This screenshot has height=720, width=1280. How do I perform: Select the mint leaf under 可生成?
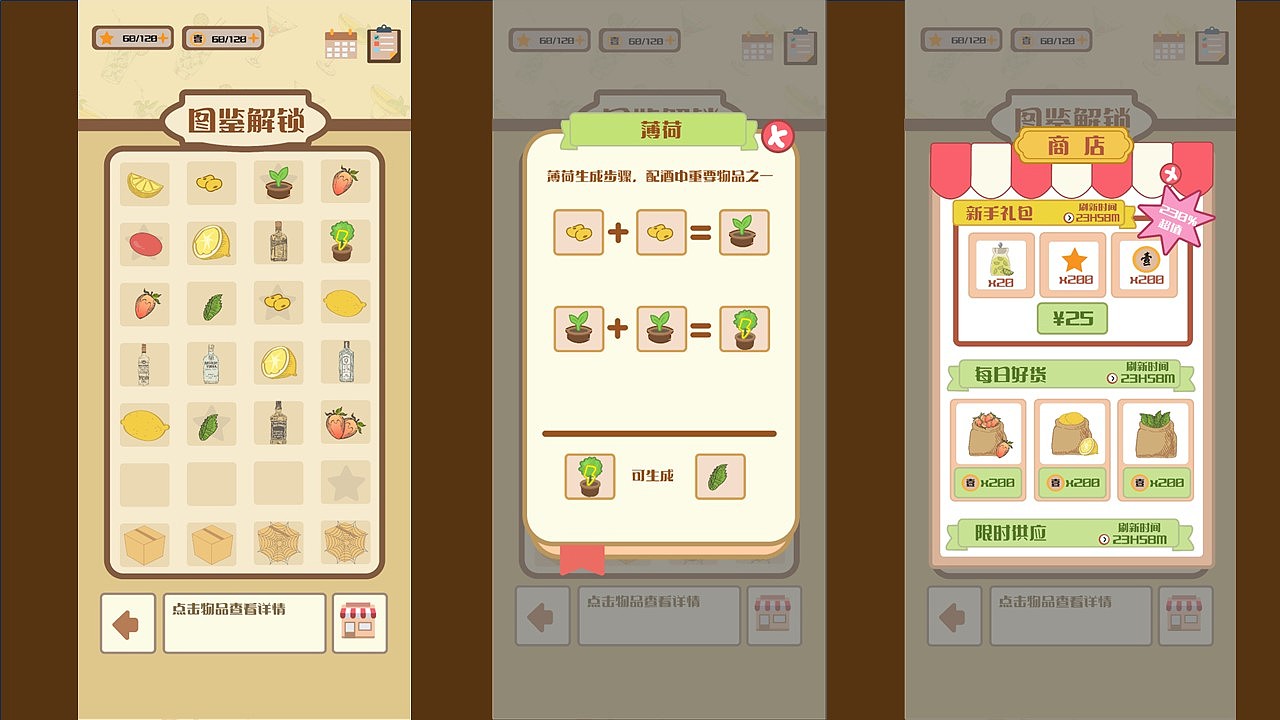[x=720, y=477]
